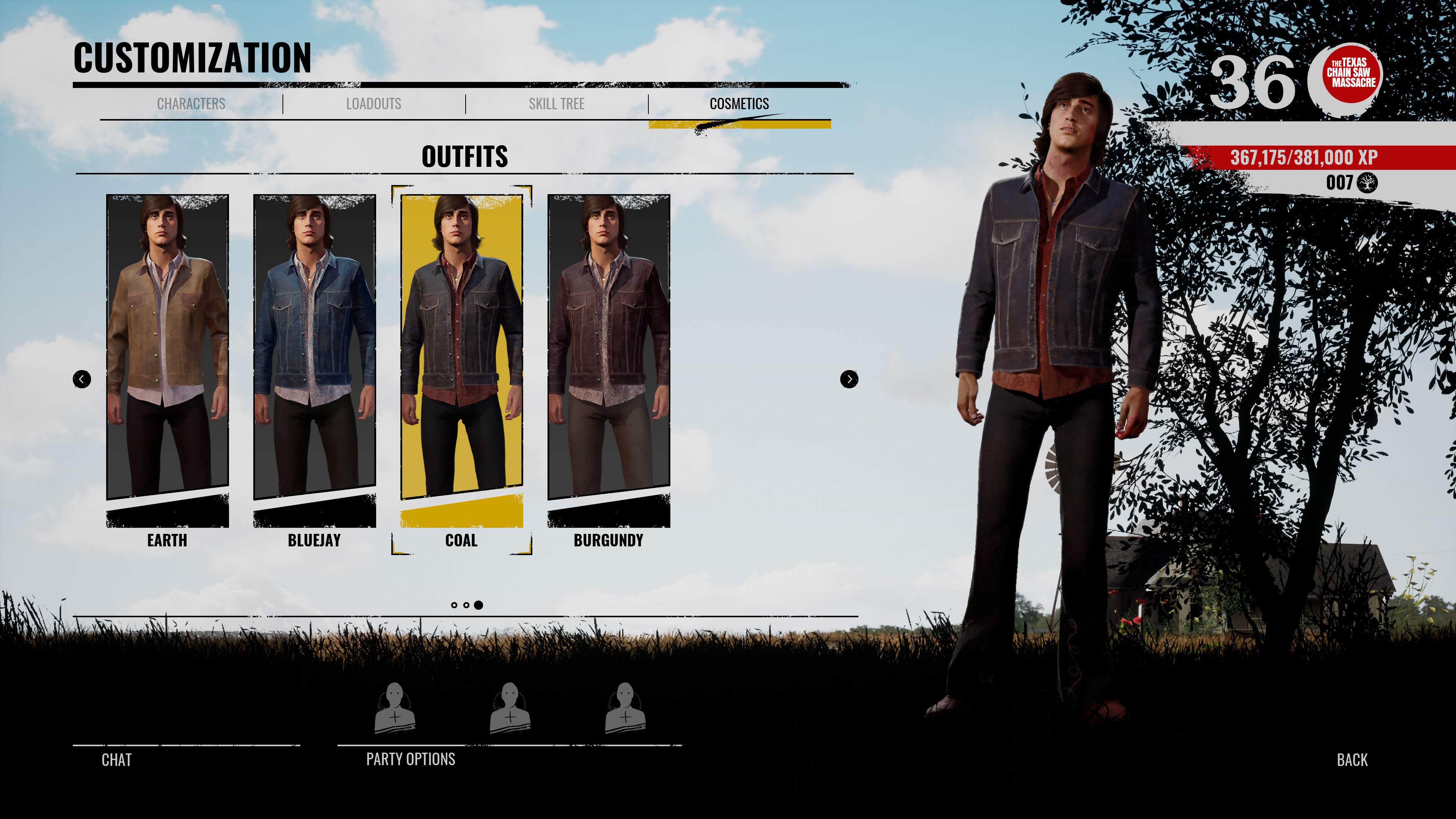Open the Chat panel
Screen dimensions: 1456x819
click(116, 760)
